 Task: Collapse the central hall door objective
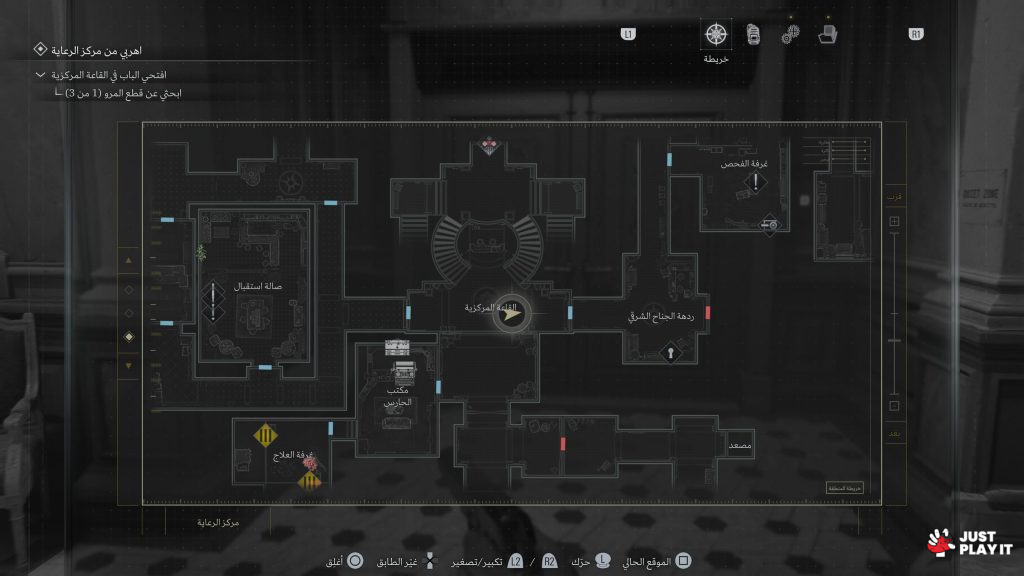point(40,75)
